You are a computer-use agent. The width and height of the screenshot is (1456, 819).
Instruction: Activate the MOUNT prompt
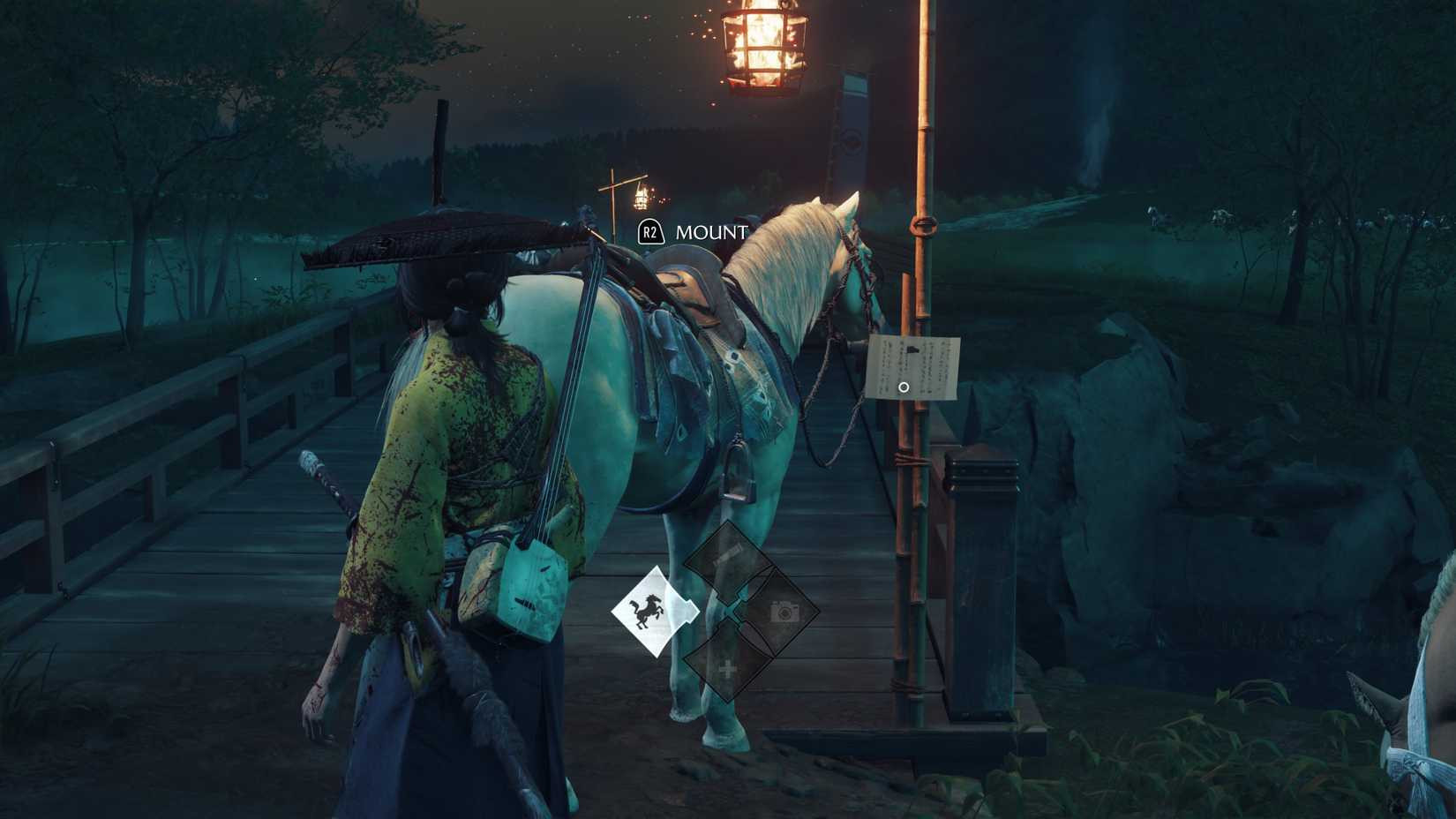(649, 233)
